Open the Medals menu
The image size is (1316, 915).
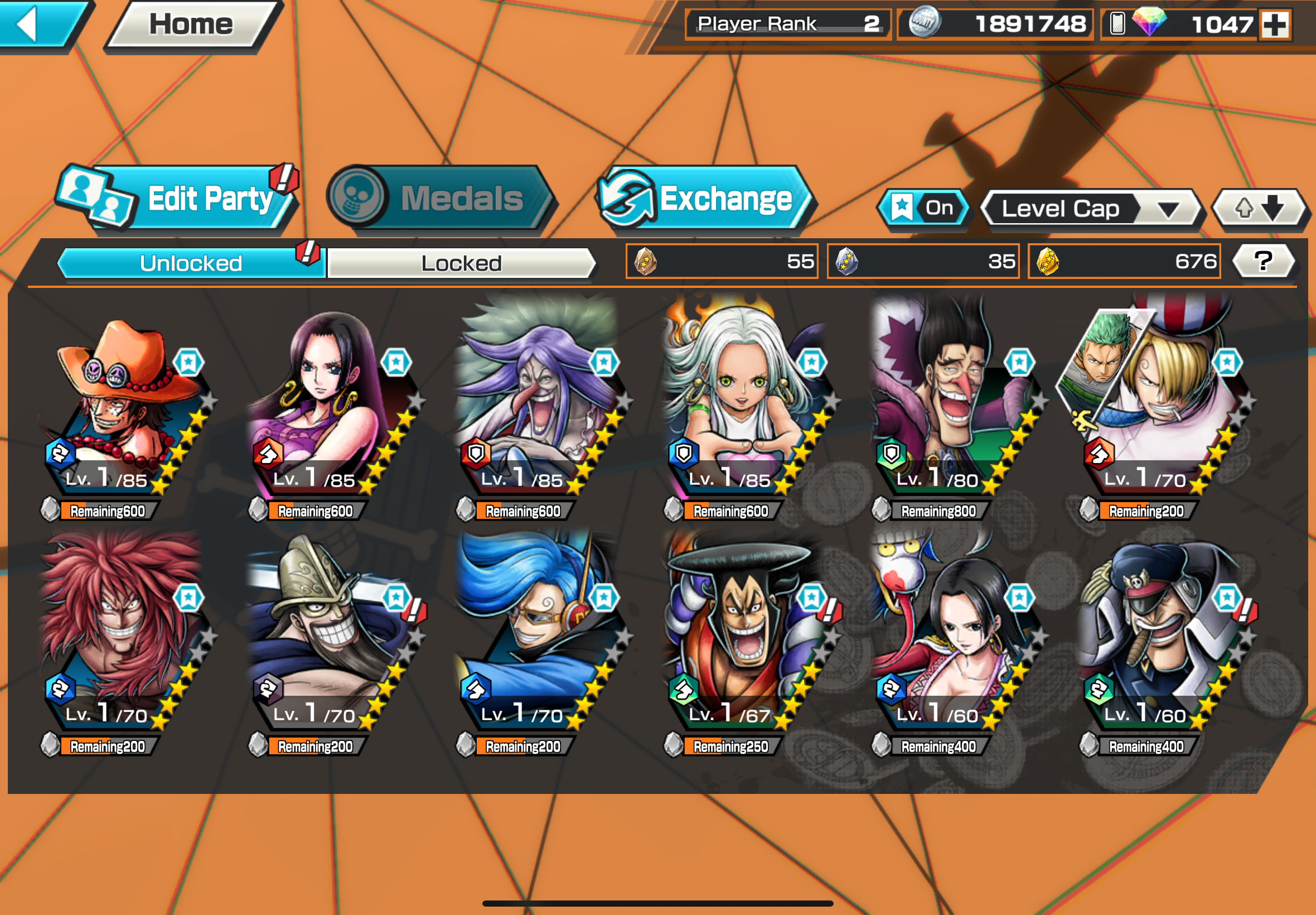tap(441, 199)
